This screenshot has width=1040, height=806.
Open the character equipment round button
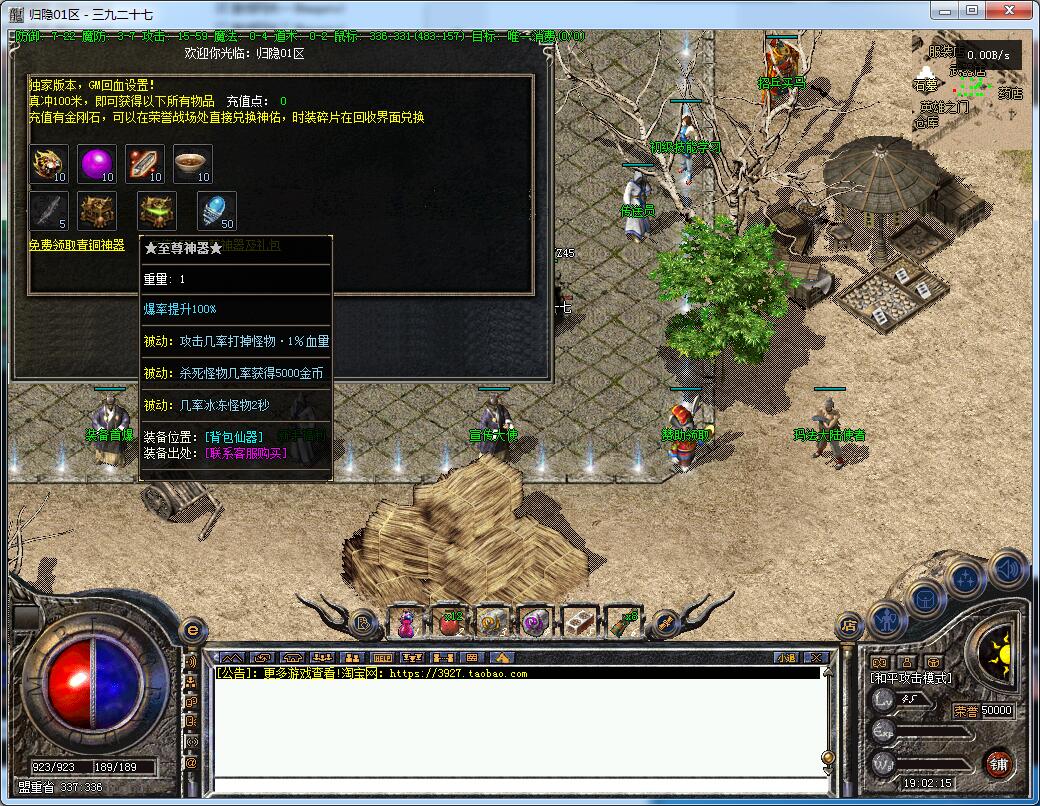click(x=886, y=620)
